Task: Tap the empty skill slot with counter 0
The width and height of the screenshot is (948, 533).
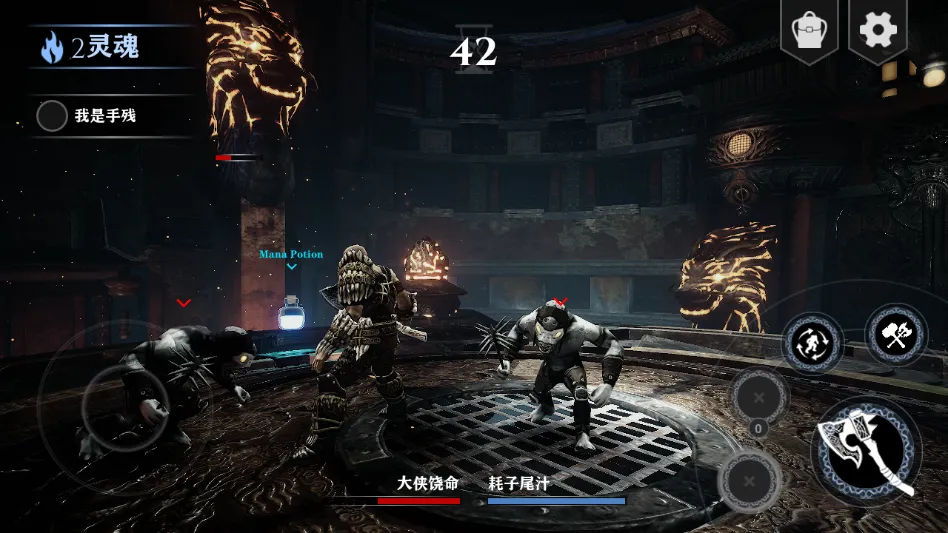Action: click(758, 398)
